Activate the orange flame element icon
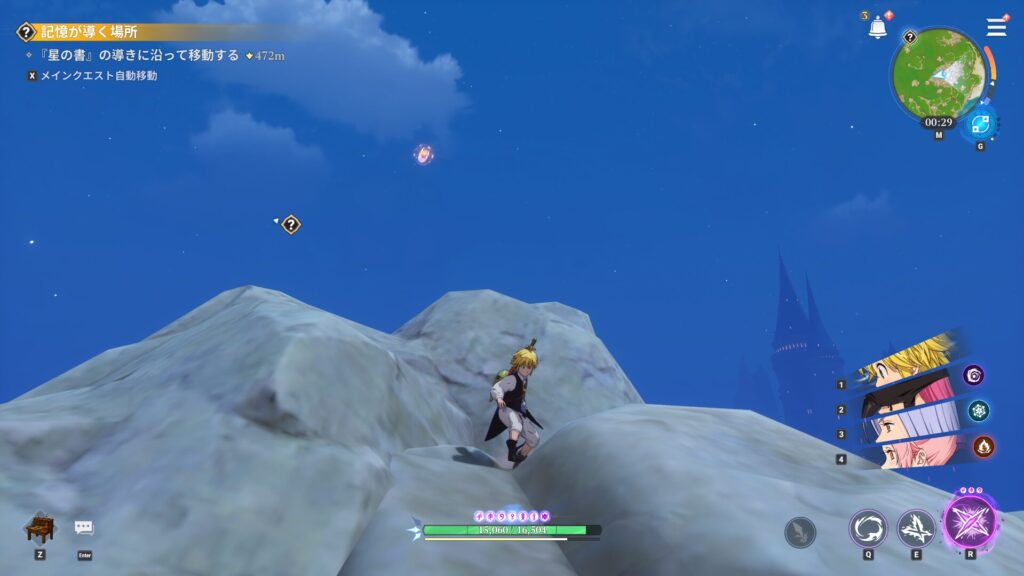The image size is (1024, 576). tap(984, 446)
